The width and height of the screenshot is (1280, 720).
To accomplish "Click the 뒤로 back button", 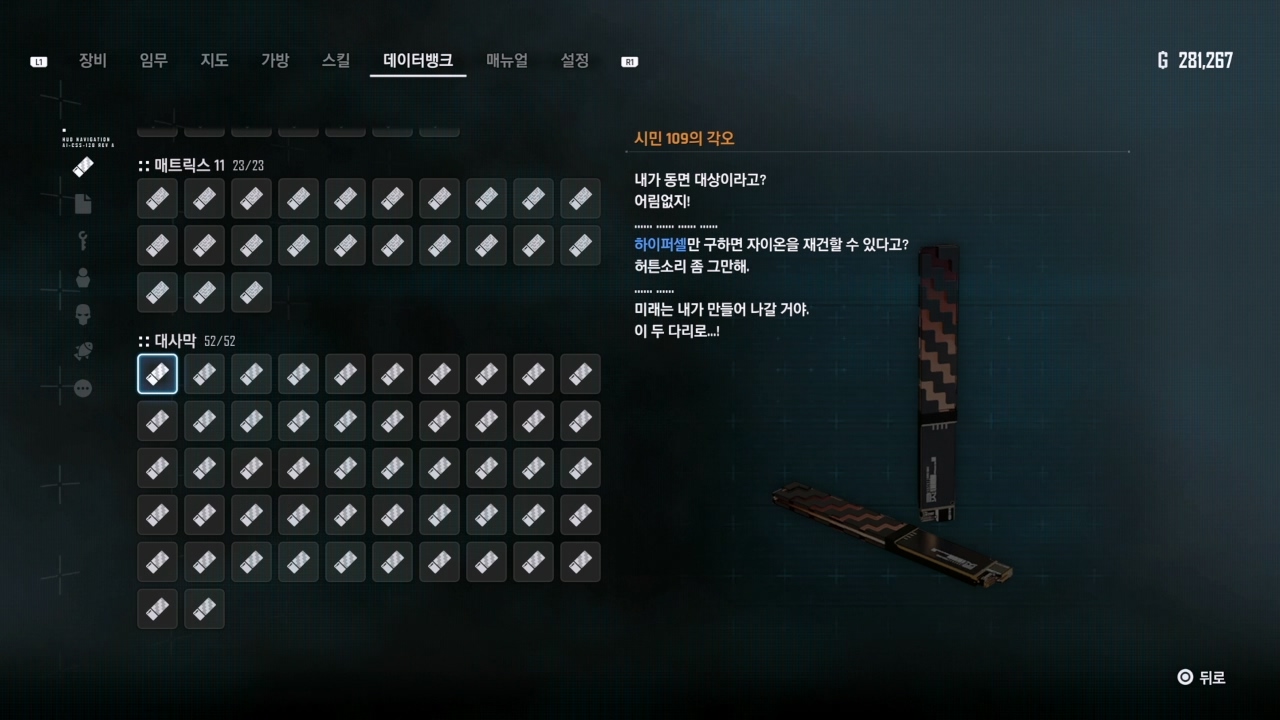I will point(1201,677).
